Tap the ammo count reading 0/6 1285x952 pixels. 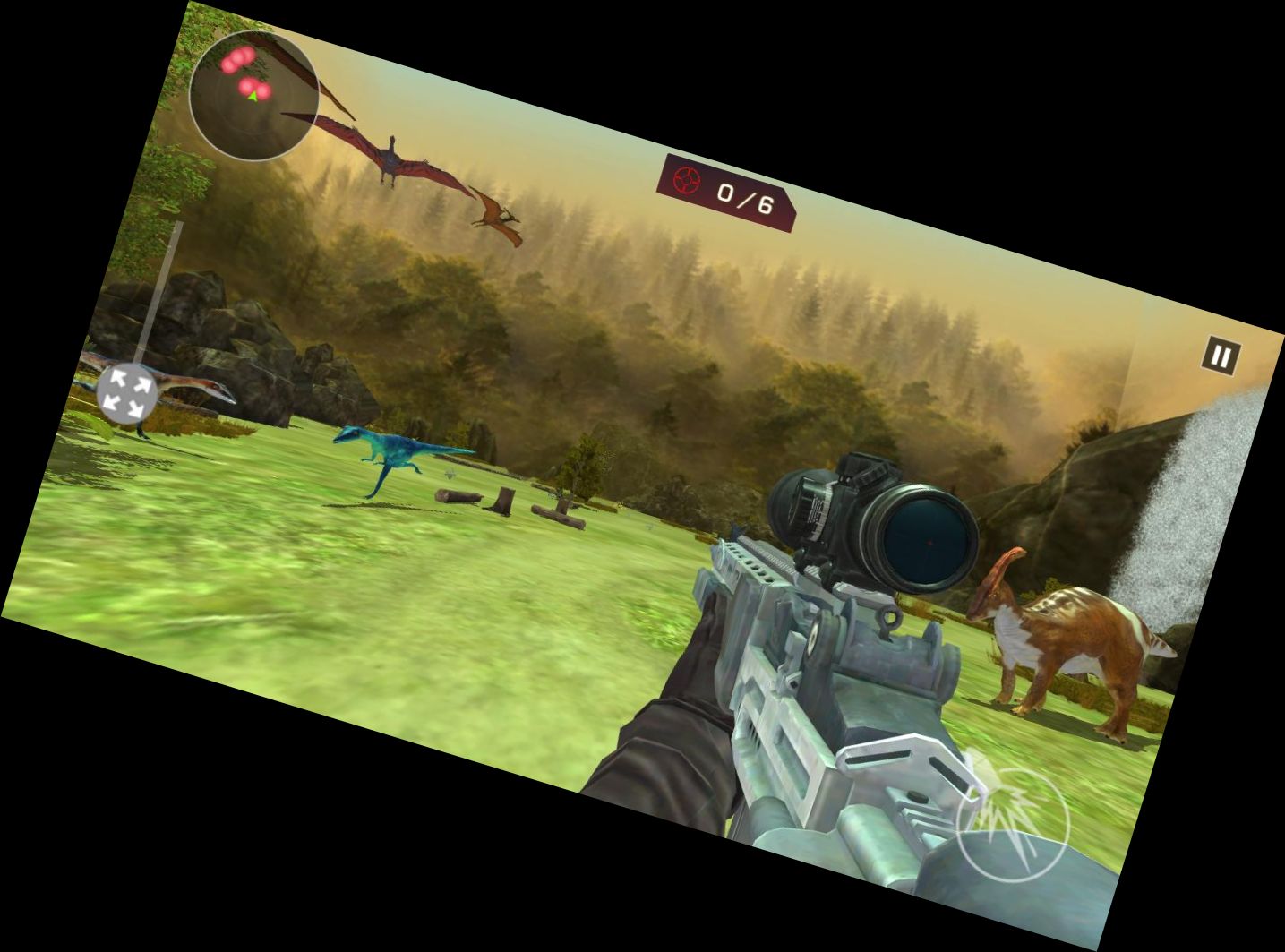(x=743, y=195)
